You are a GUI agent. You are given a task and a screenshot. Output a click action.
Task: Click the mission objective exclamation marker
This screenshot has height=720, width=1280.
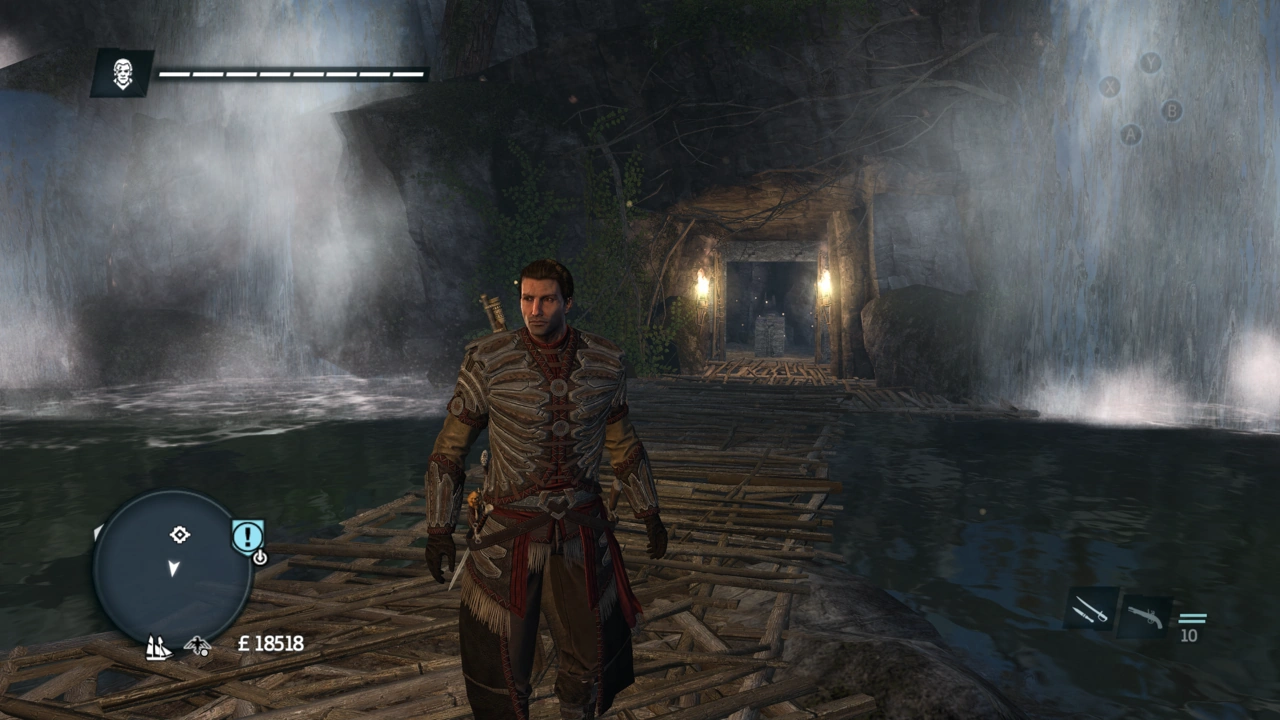click(x=247, y=534)
